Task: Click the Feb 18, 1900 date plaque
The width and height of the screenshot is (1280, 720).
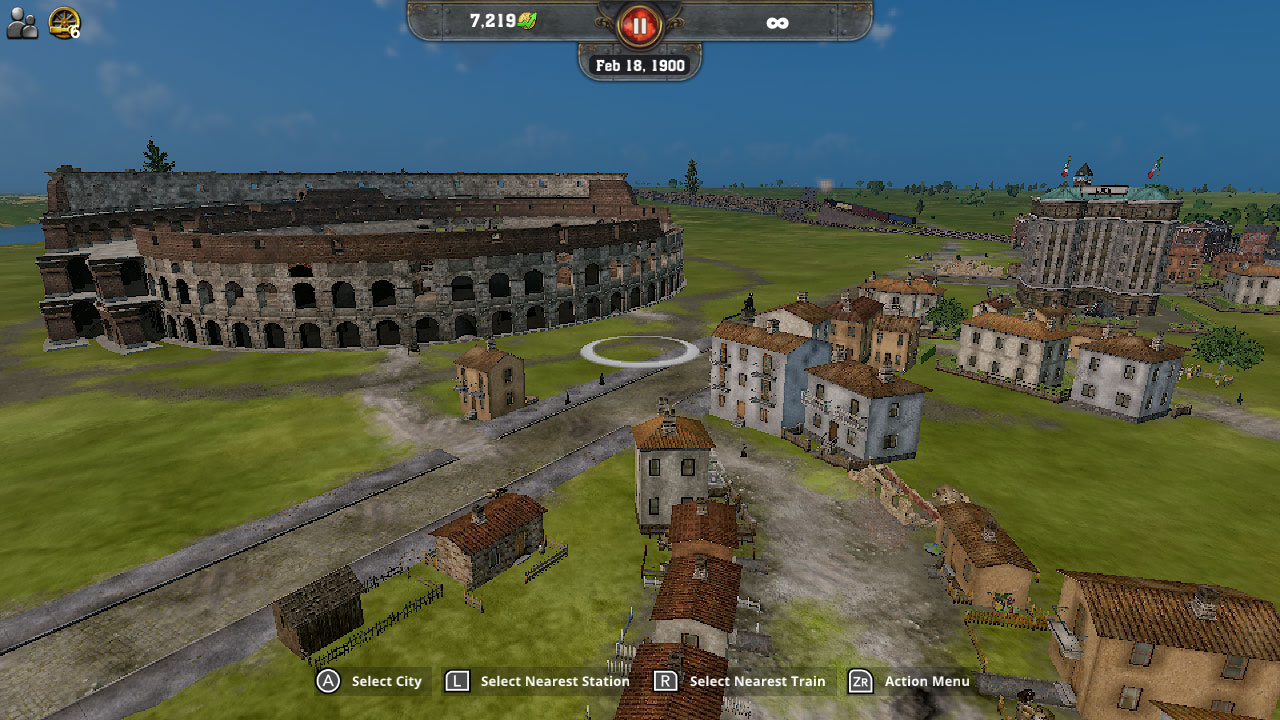Action: [640, 64]
